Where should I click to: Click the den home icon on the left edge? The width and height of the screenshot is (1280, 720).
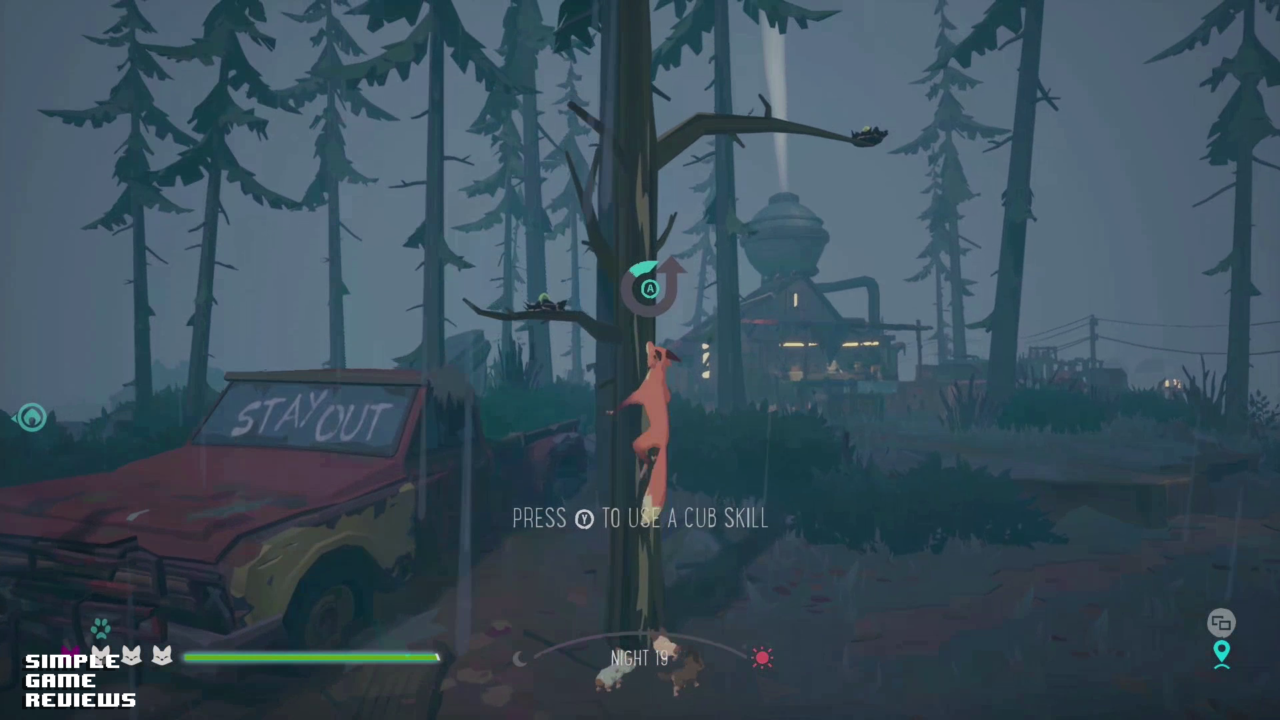click(x=31, y=417)
